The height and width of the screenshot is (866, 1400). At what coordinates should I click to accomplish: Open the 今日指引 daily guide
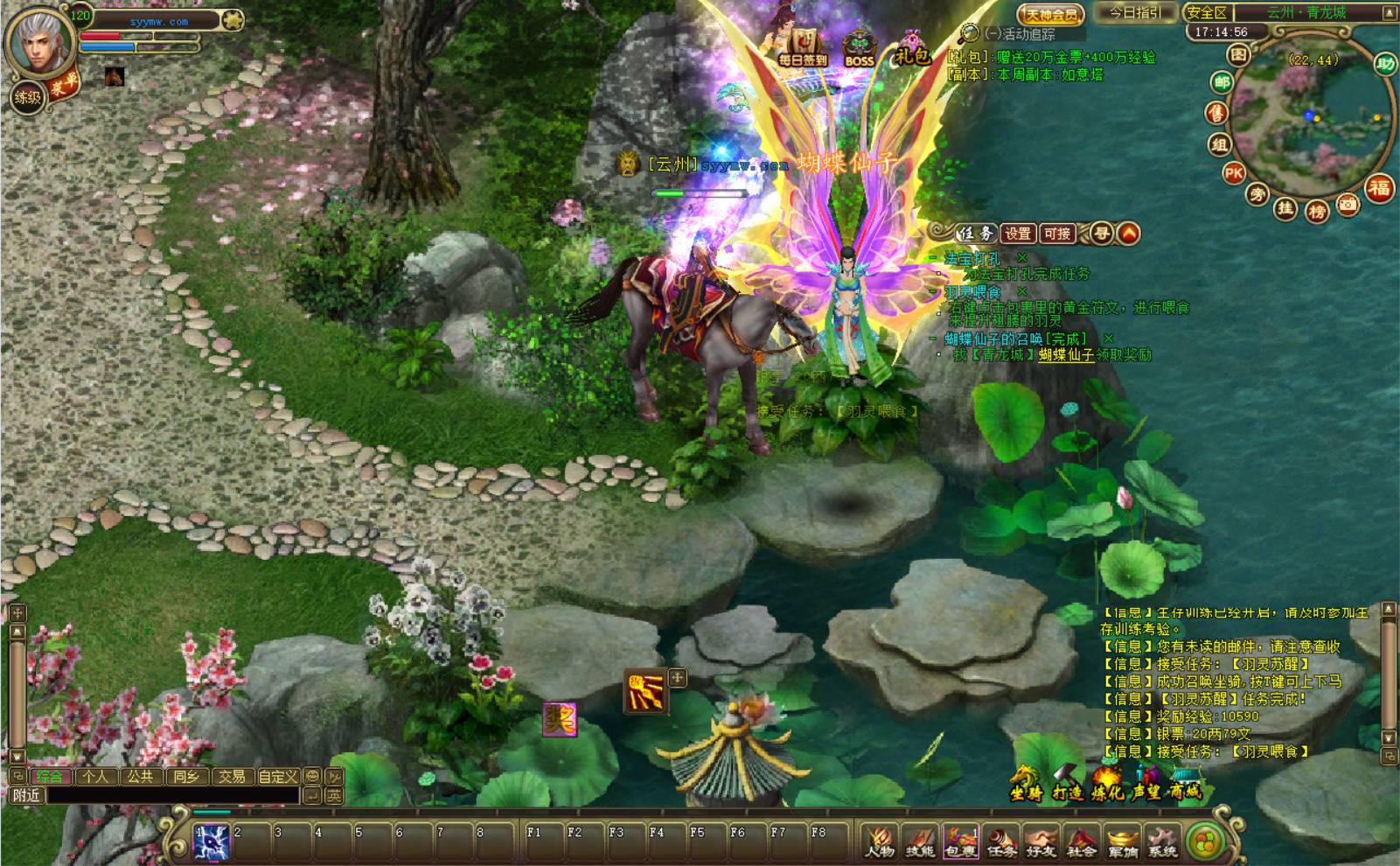coord(1135,12)
